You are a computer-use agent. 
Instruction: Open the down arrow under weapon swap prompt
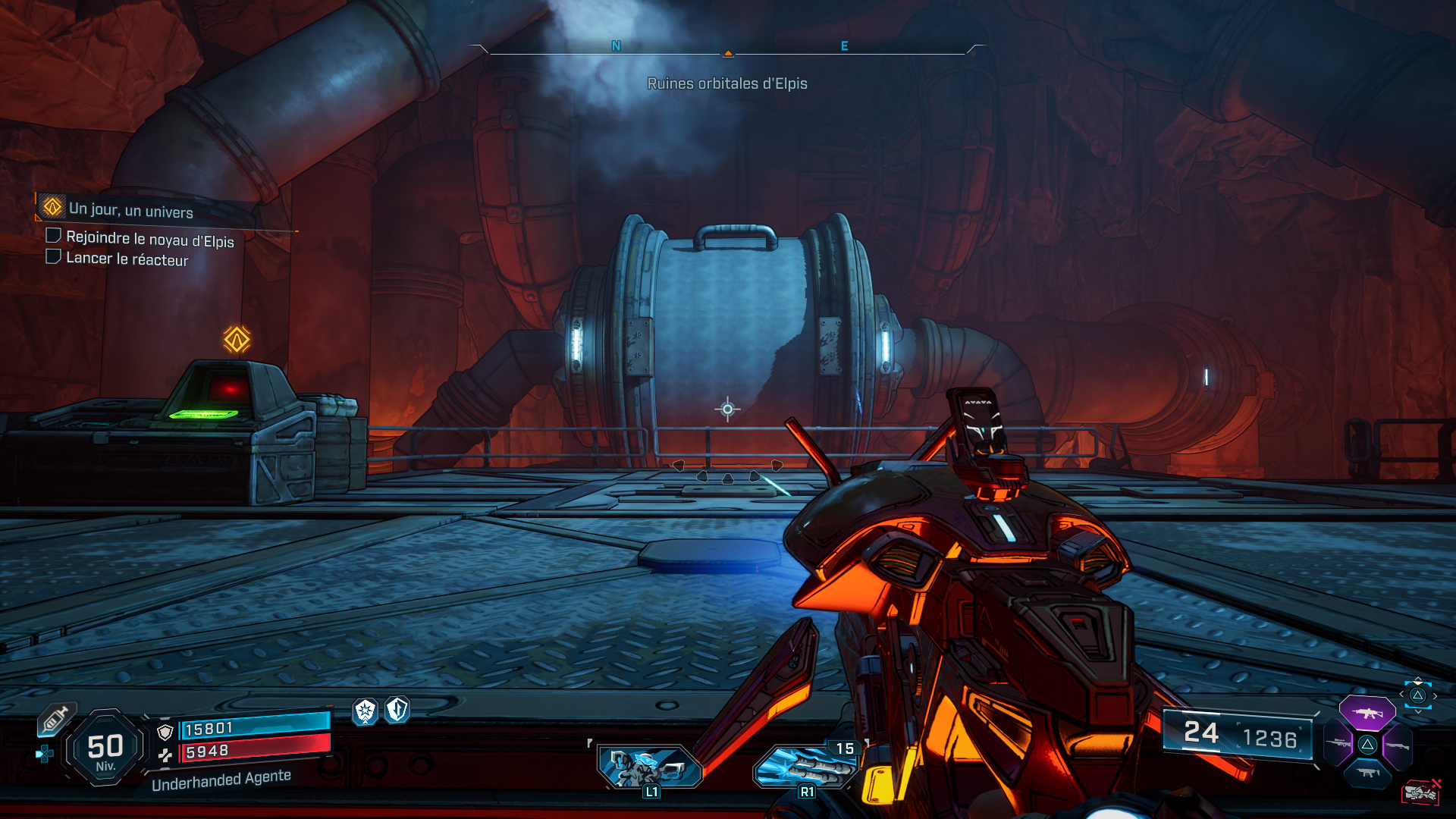pos(1418,711)
